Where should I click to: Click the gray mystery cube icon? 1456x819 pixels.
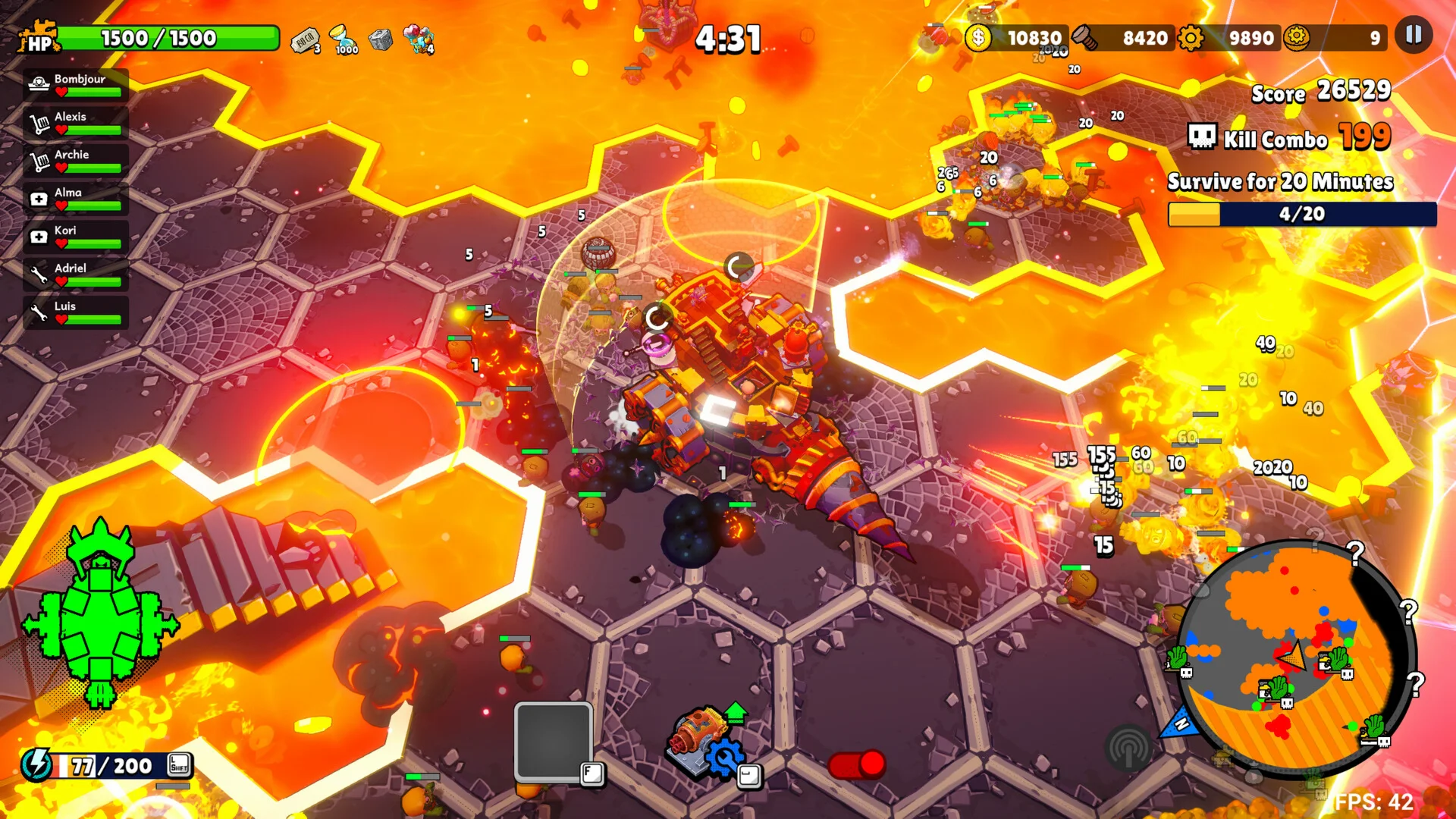tap(381, 39)
